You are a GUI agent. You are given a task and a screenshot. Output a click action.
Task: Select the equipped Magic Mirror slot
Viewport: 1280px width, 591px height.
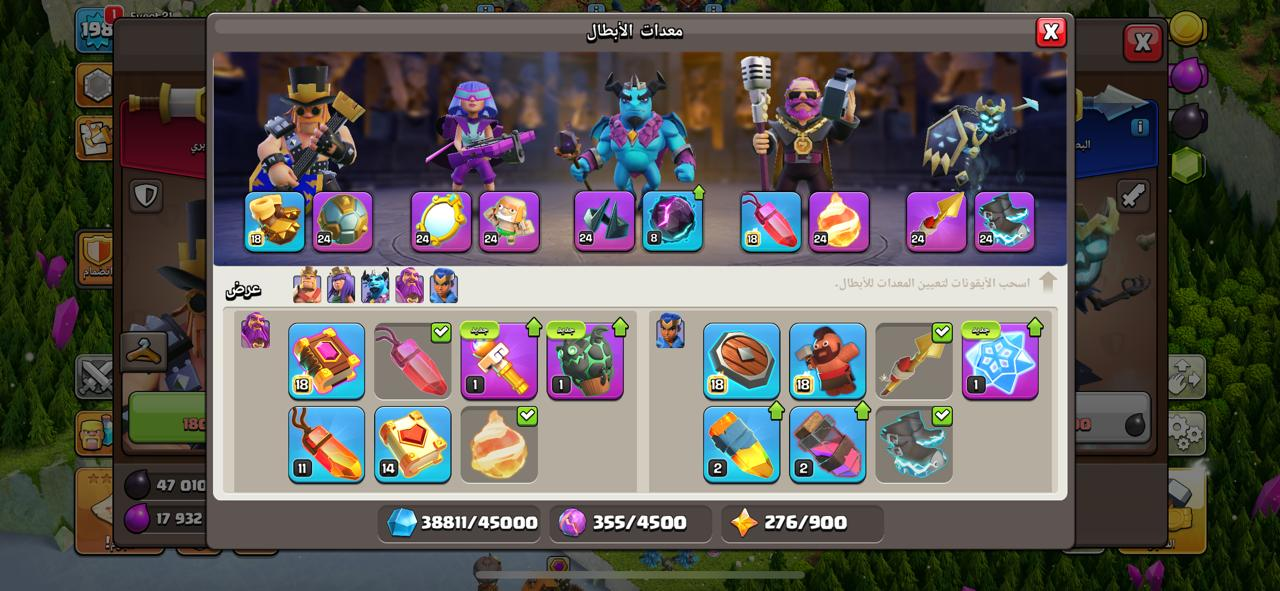click(441, 221)
